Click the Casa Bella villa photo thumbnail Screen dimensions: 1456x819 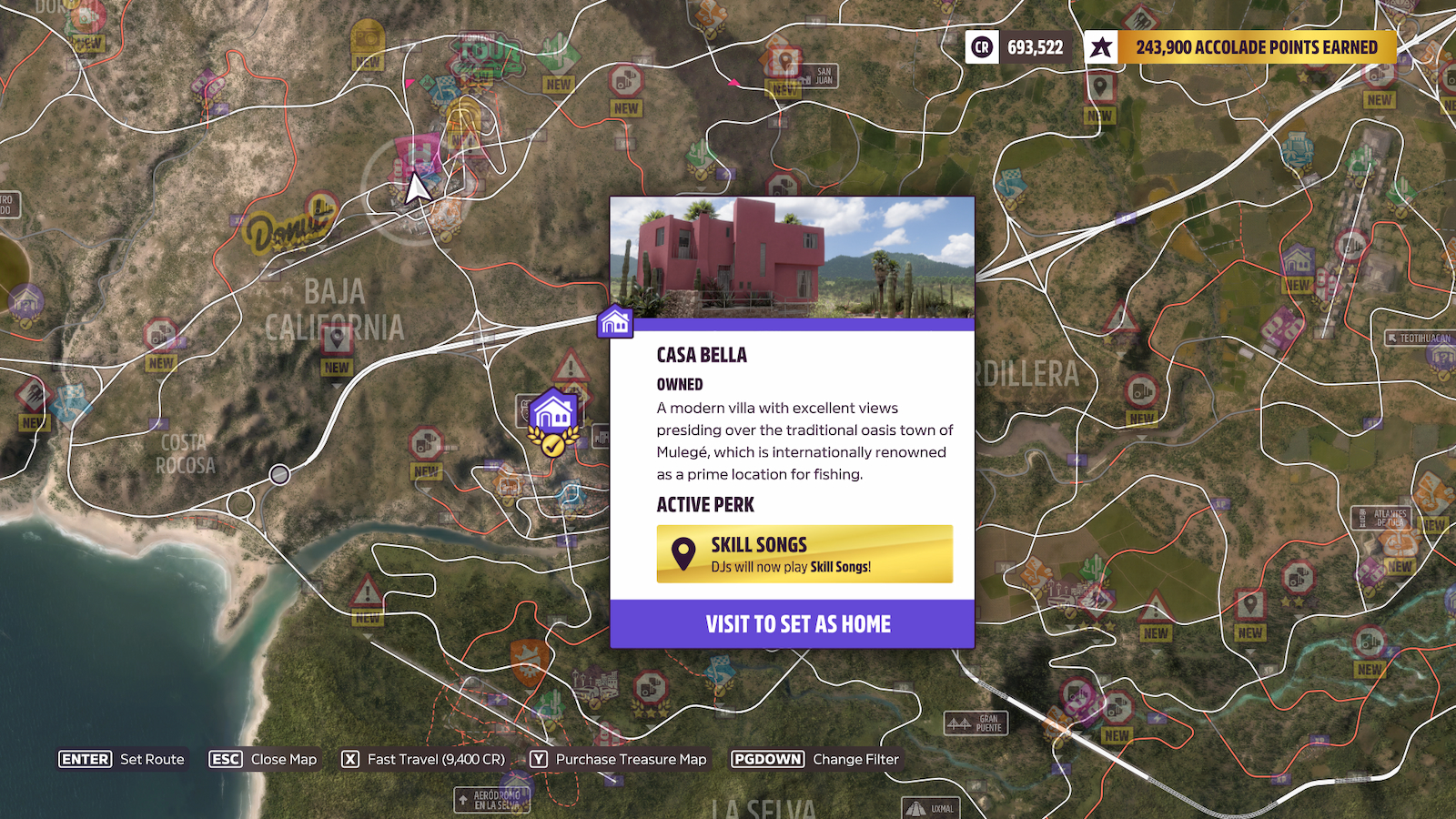[792, 257]
